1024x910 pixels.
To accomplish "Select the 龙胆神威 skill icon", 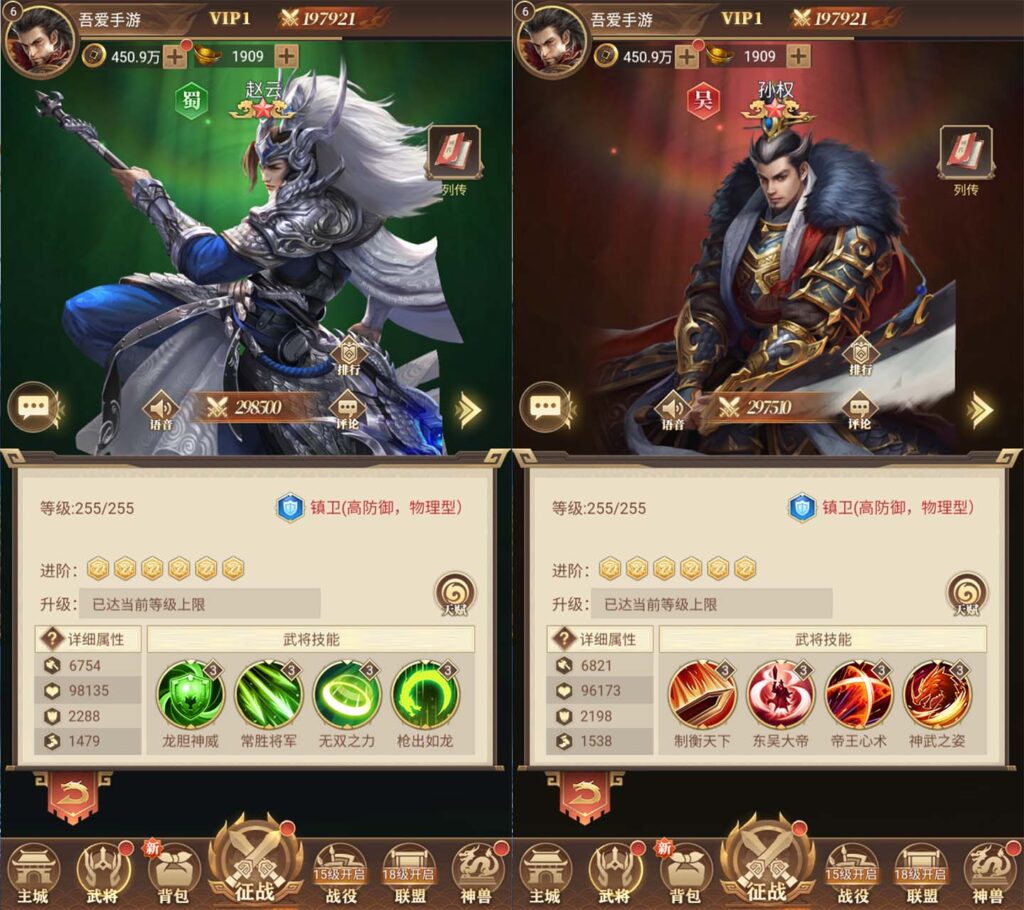I will pos(190,694).
